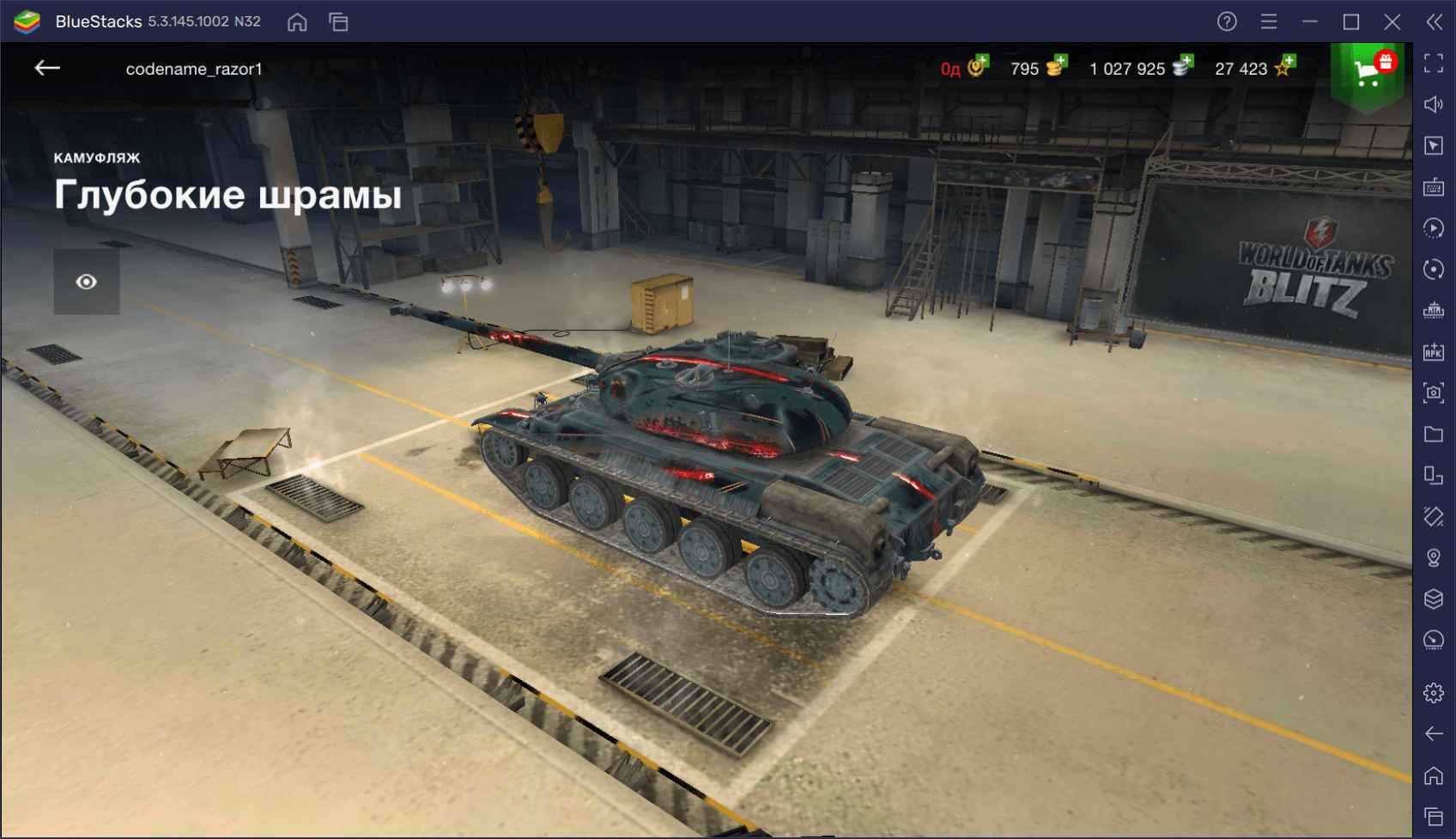
Task: Toggle the eye preview button
Action: click(x=87, y=282)
